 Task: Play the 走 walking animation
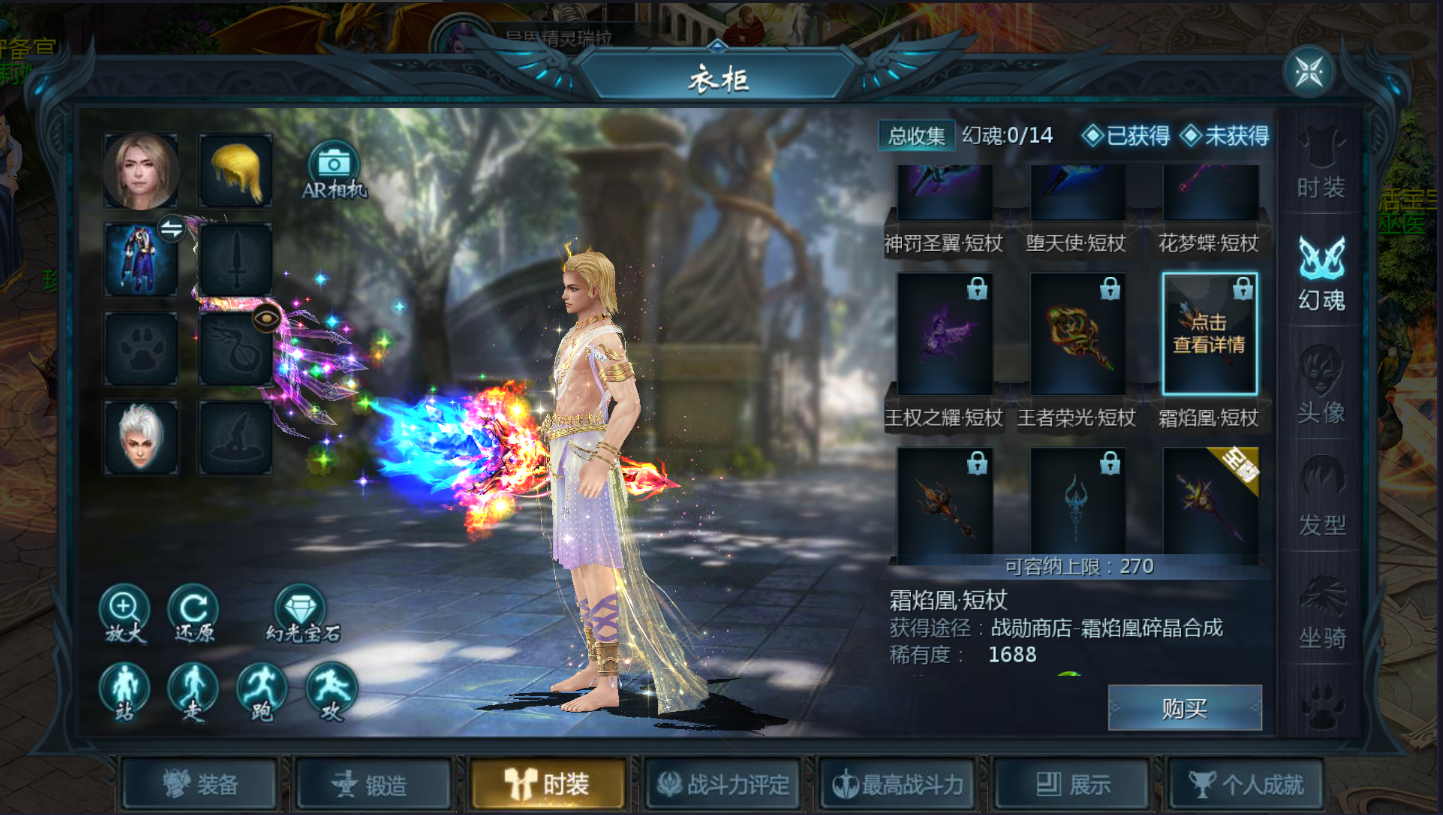[x=193, y=687]
